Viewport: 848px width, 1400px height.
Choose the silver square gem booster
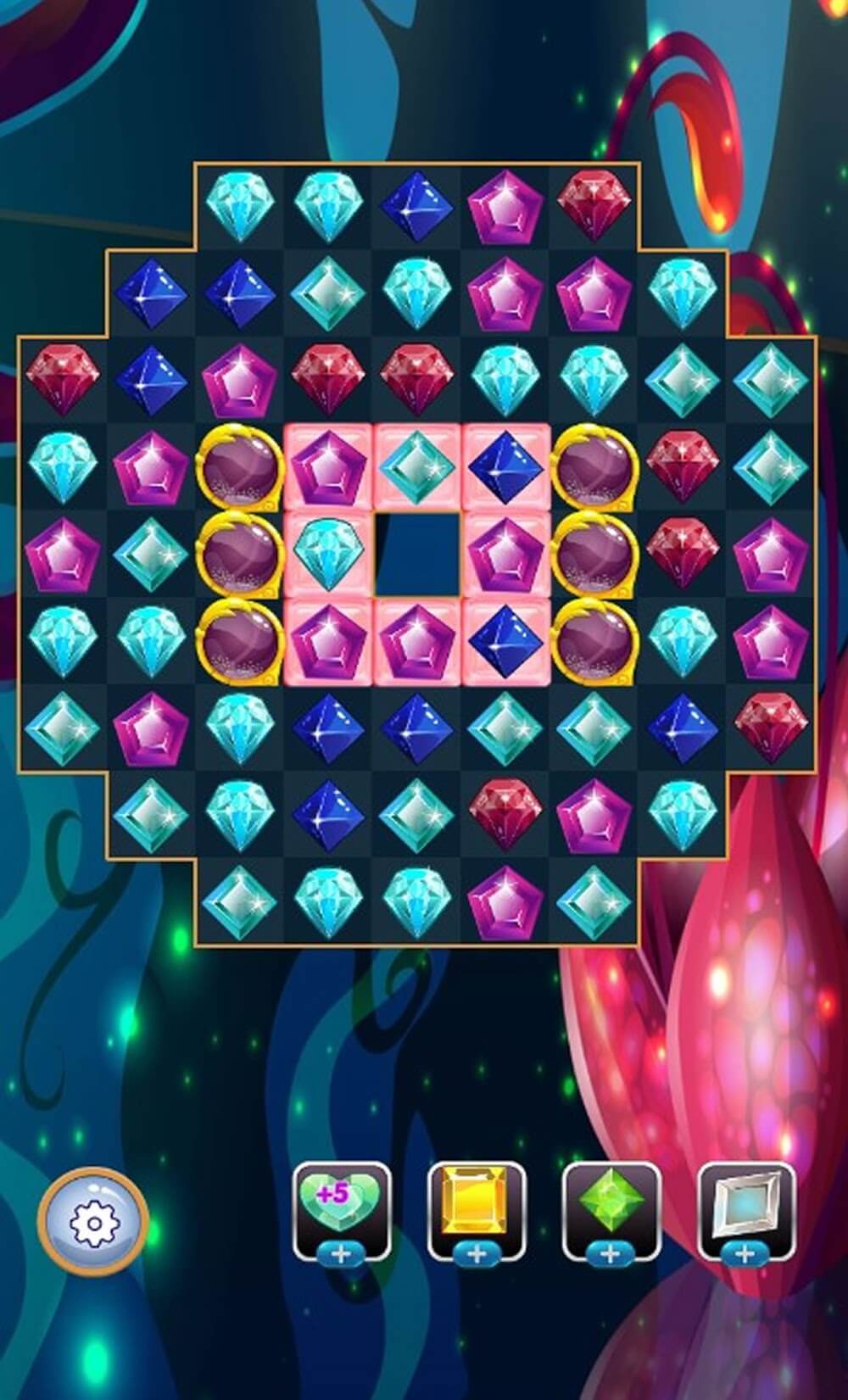pos(746,1204)
